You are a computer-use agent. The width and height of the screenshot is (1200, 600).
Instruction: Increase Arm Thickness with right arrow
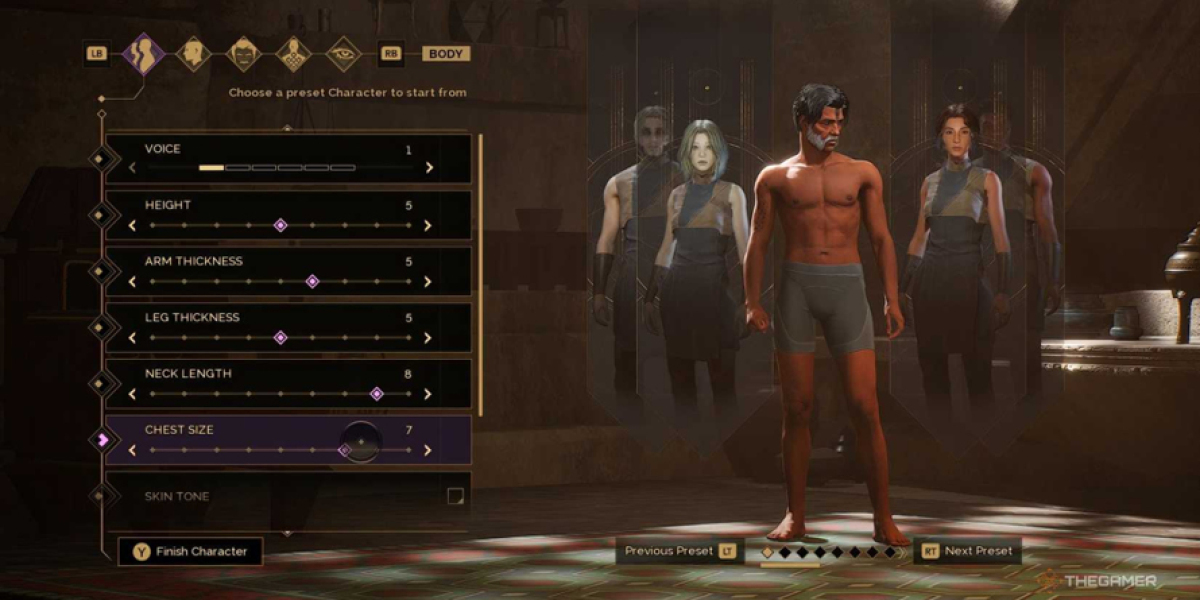click(x=429, y=281)
